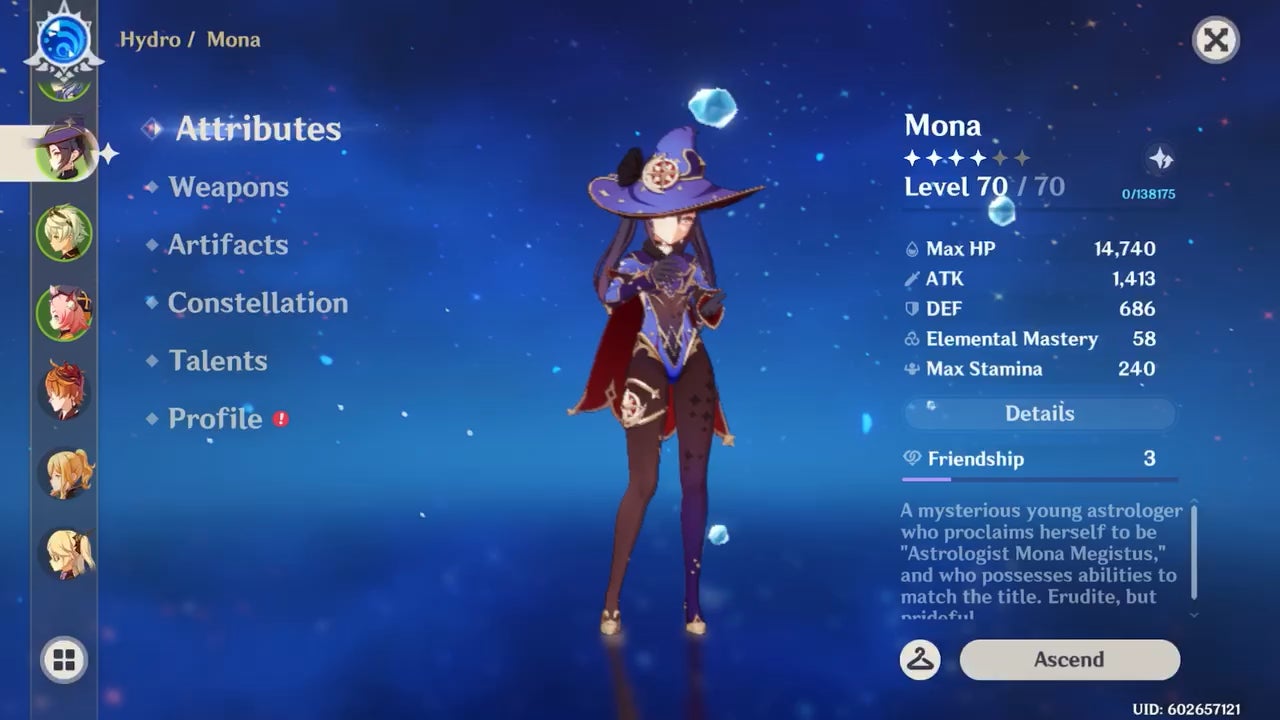Open Mona's Profile page
This screenshot has height=720, width=1280.
[215, 419]
